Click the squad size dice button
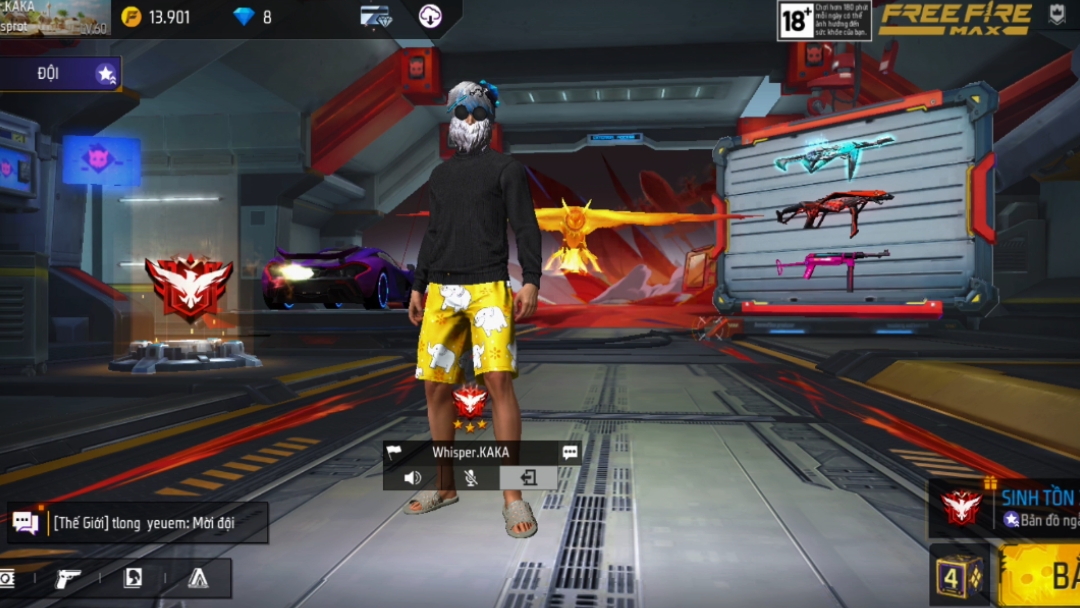1080x608 pixels. [x=959, y=576]
